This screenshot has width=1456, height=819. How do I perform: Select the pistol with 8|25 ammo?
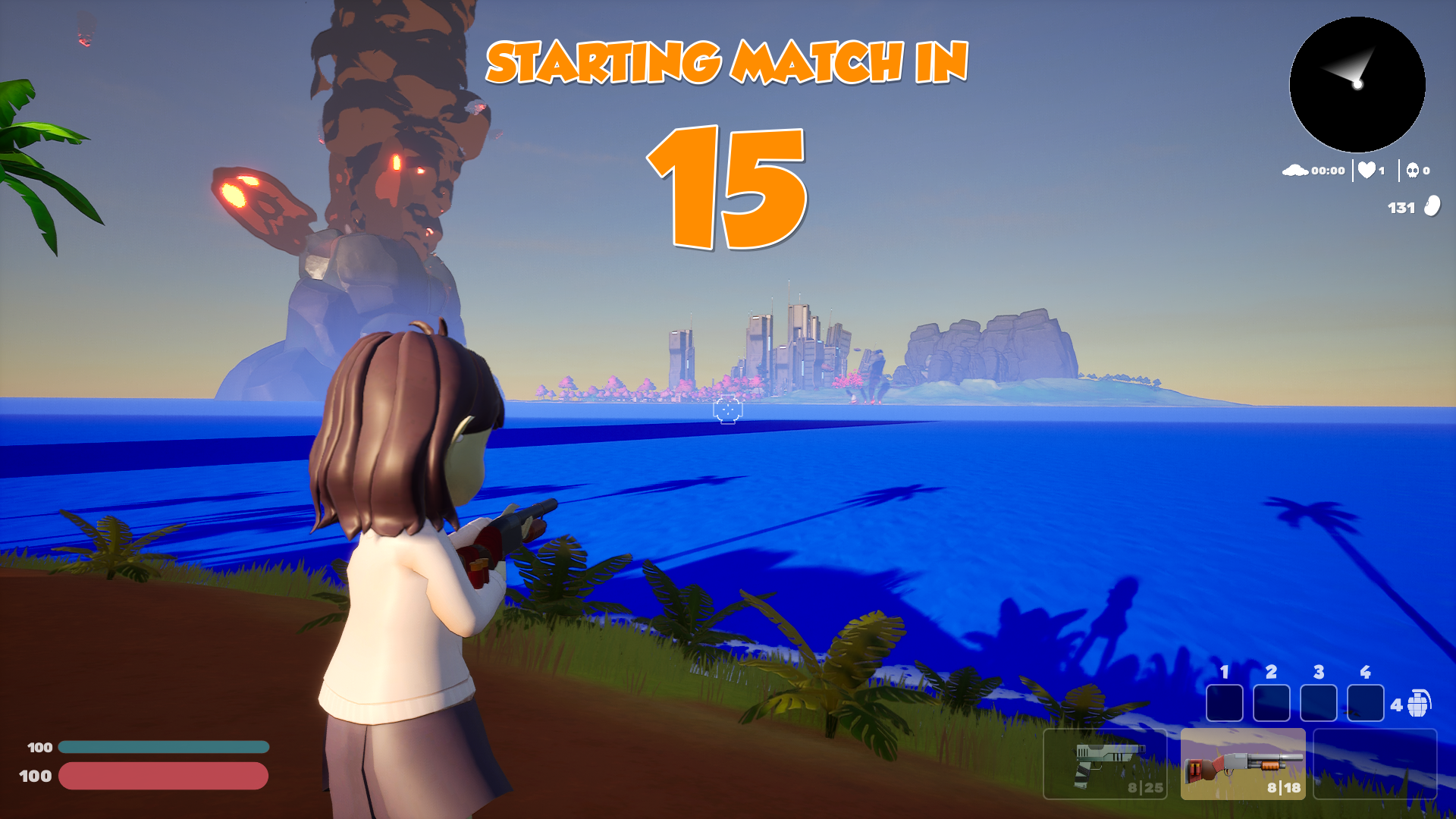[1106, 770]
